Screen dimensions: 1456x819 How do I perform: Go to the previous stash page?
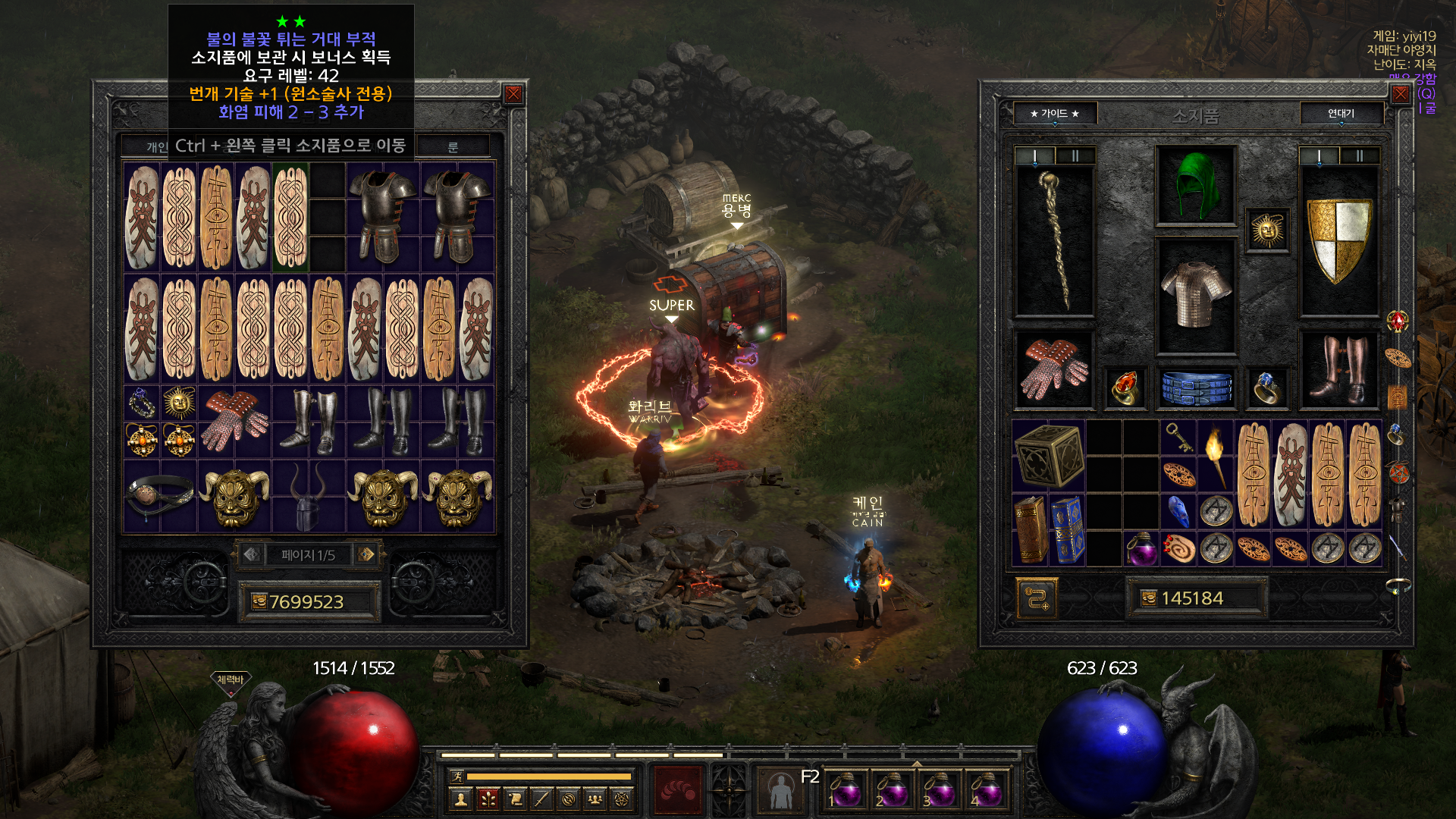click(x=252, y=554)
